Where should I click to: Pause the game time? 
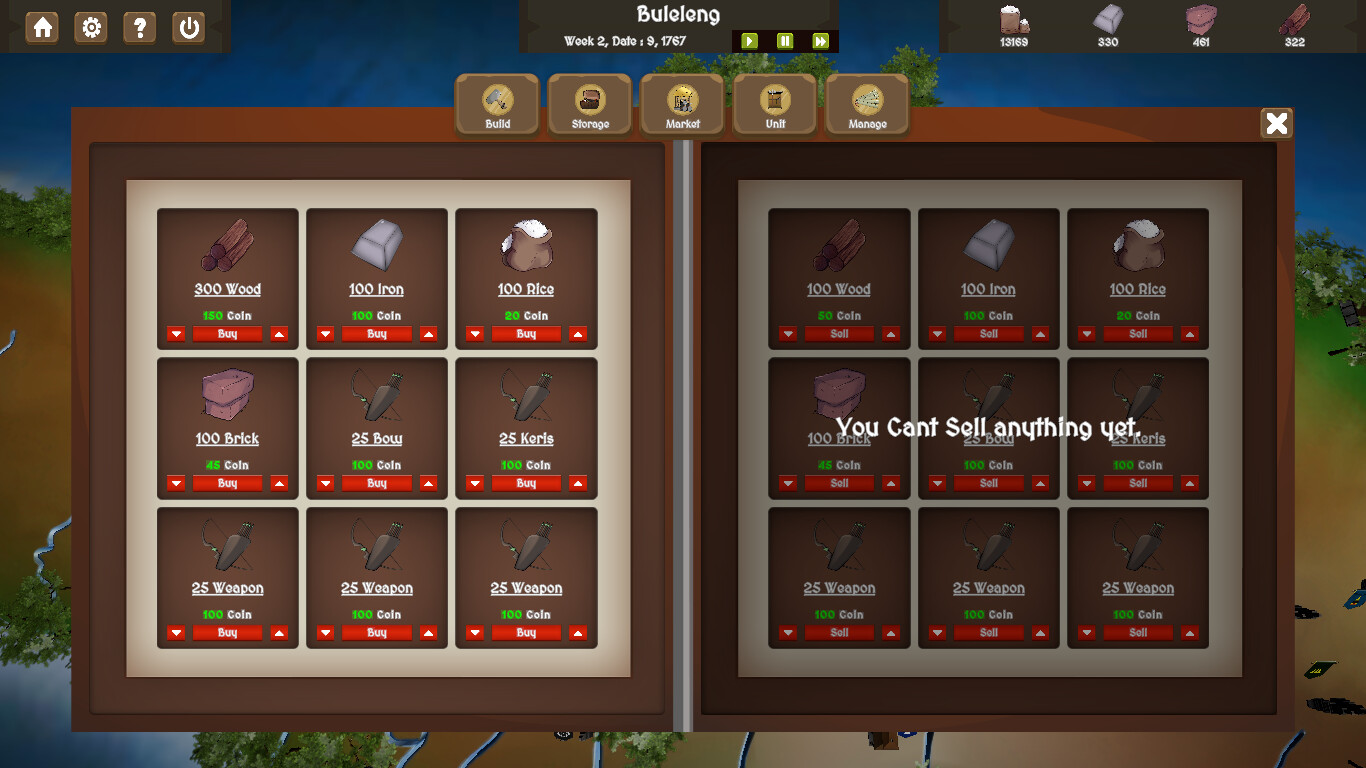[785, 41]
